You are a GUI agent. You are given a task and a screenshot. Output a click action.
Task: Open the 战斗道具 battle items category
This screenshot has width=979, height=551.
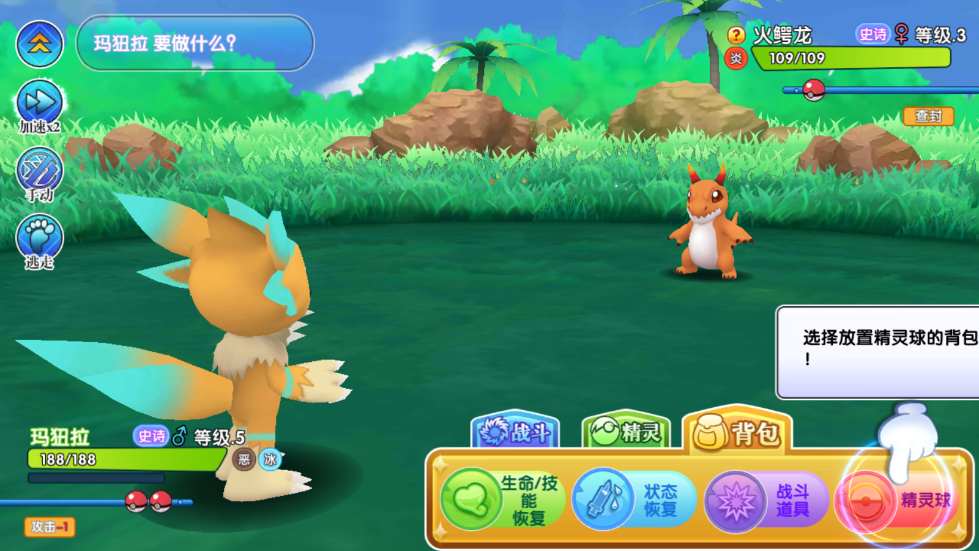767,499
